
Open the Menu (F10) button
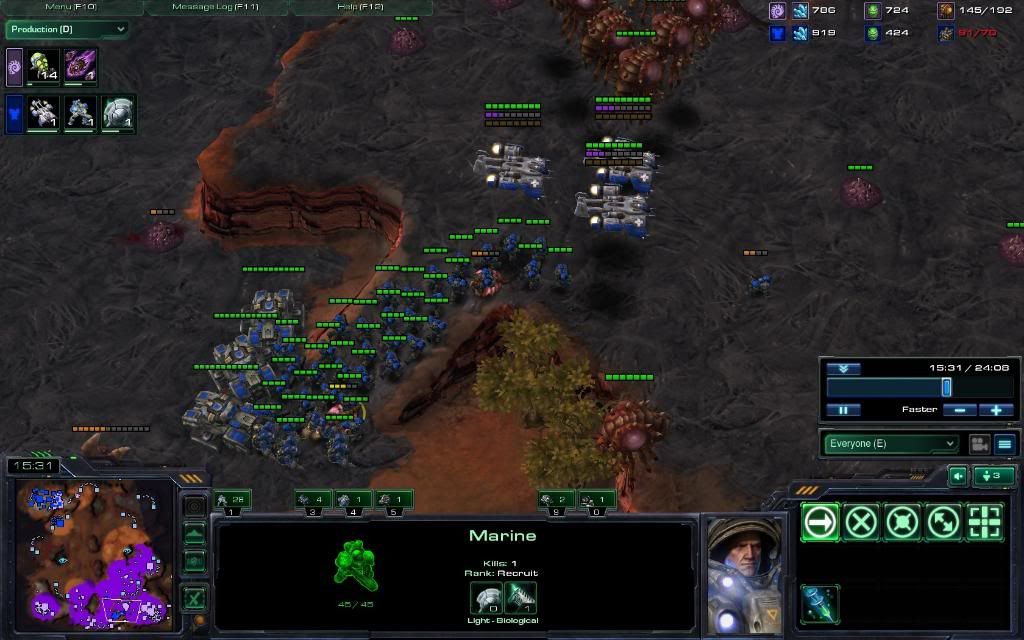[71, 7]
